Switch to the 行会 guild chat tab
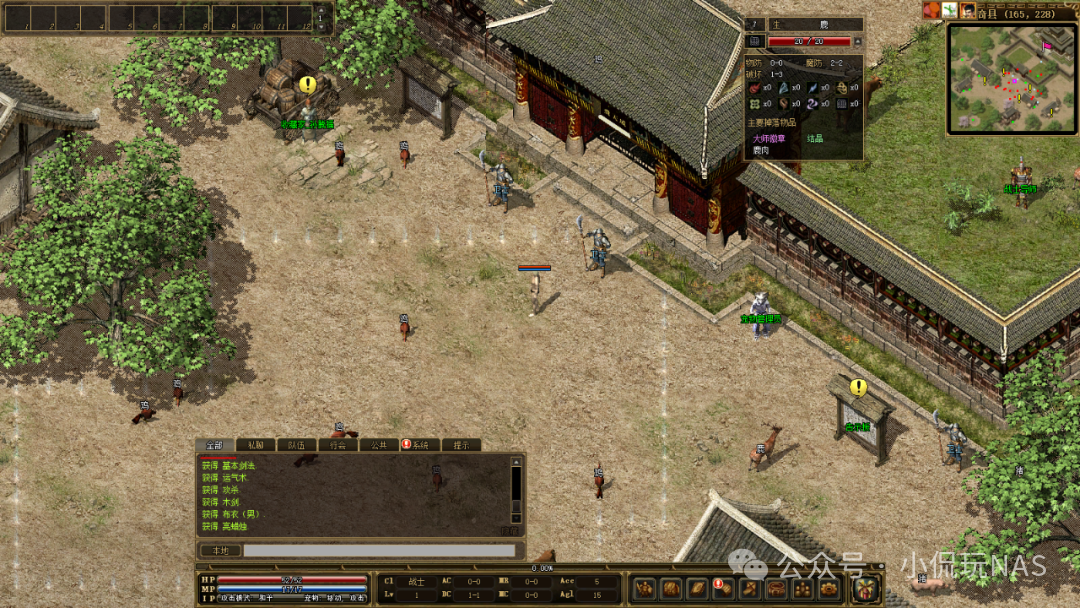Image resolution: width=1080 pixels, height=608 pixels. [x=338, y=445]
